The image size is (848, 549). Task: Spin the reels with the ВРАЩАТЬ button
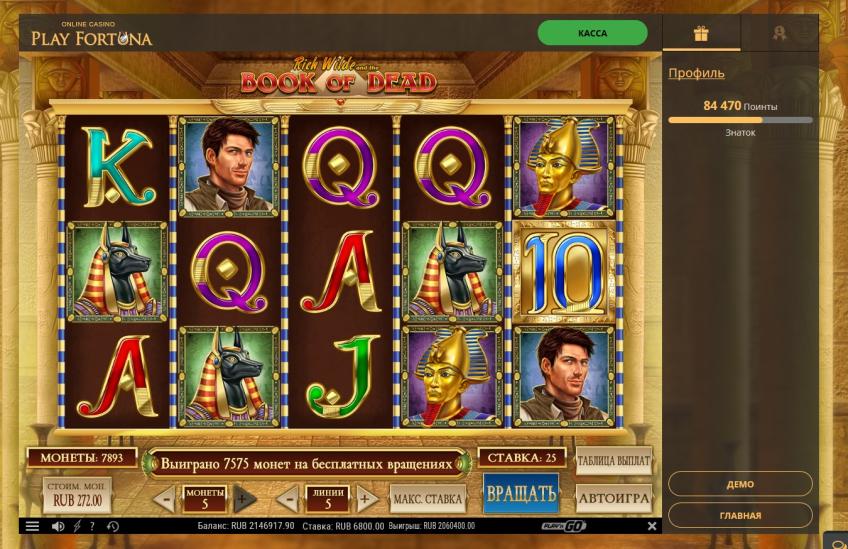[x=520, y=493]
